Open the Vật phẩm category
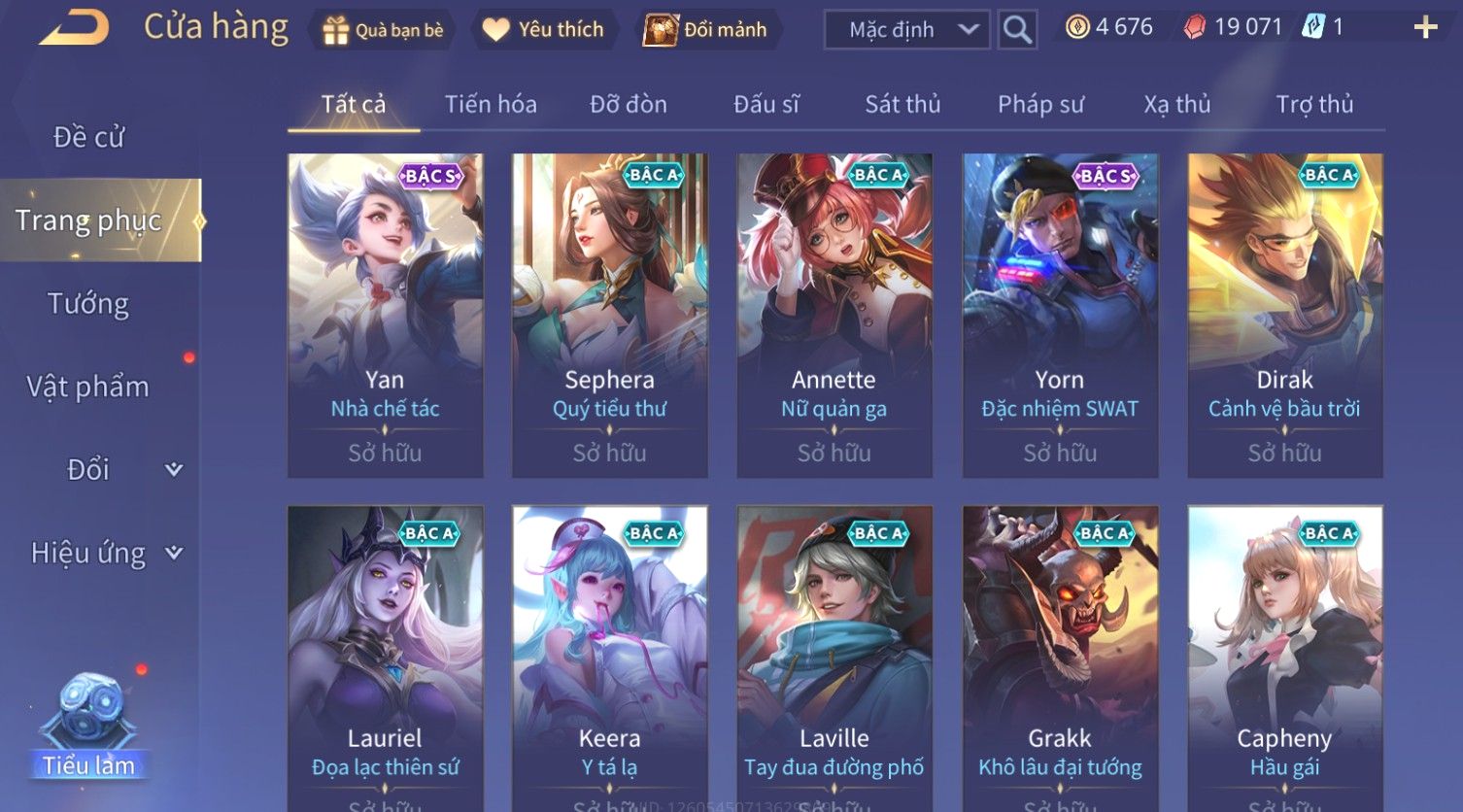This screenshot has width=1463, height=812. 88,387
